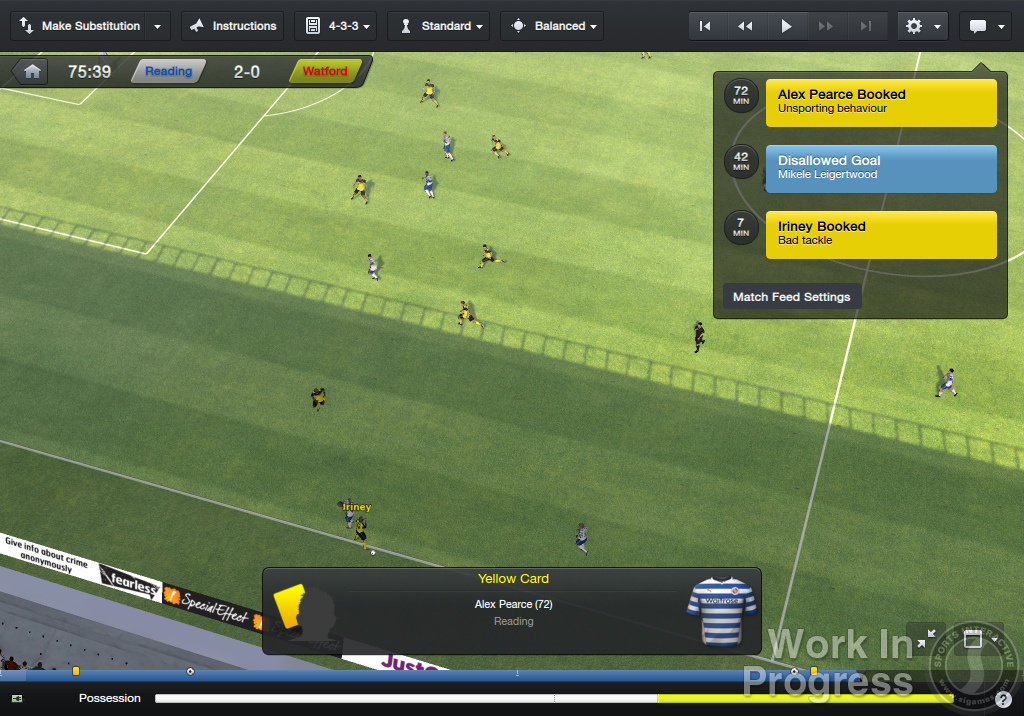
Task: View Alex Pearce Booked event
Action: coord(881,103)
